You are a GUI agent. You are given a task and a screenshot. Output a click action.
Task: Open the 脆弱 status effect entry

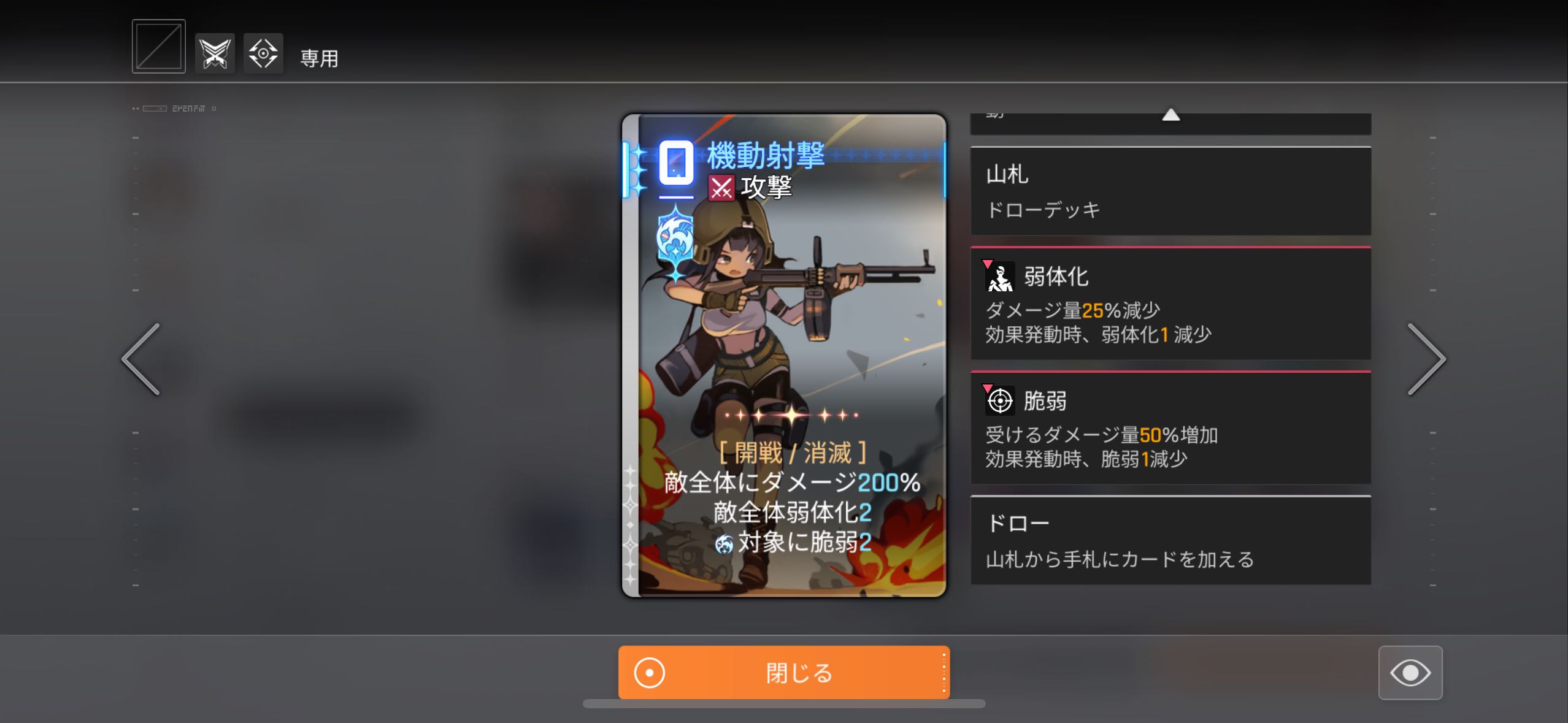[1170, 429]
